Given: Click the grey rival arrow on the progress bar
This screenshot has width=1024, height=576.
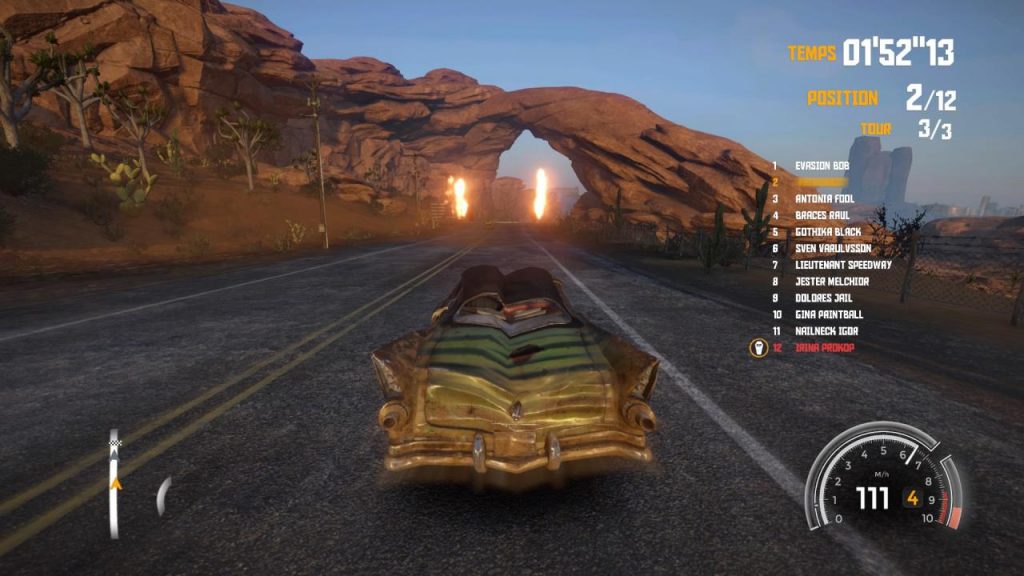Looking at the screenshot, I should pos(114,456).
